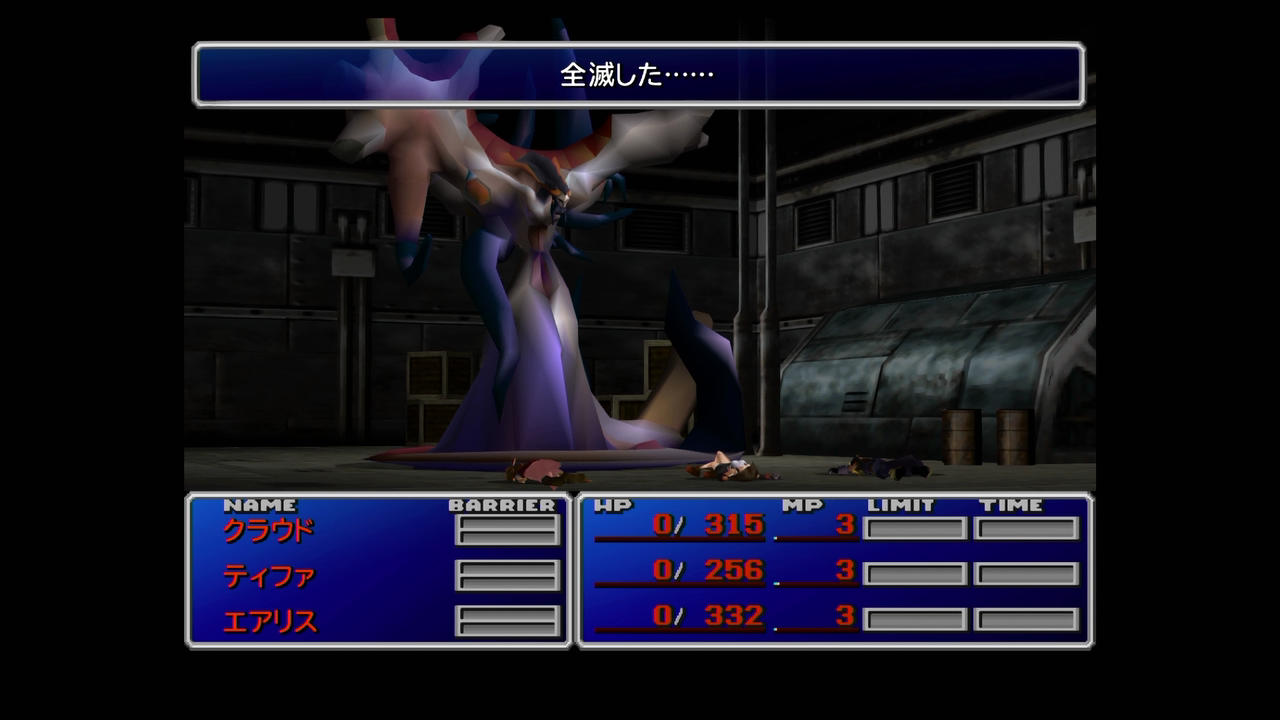Select party member クラウド in the name list

coord(268,530)
